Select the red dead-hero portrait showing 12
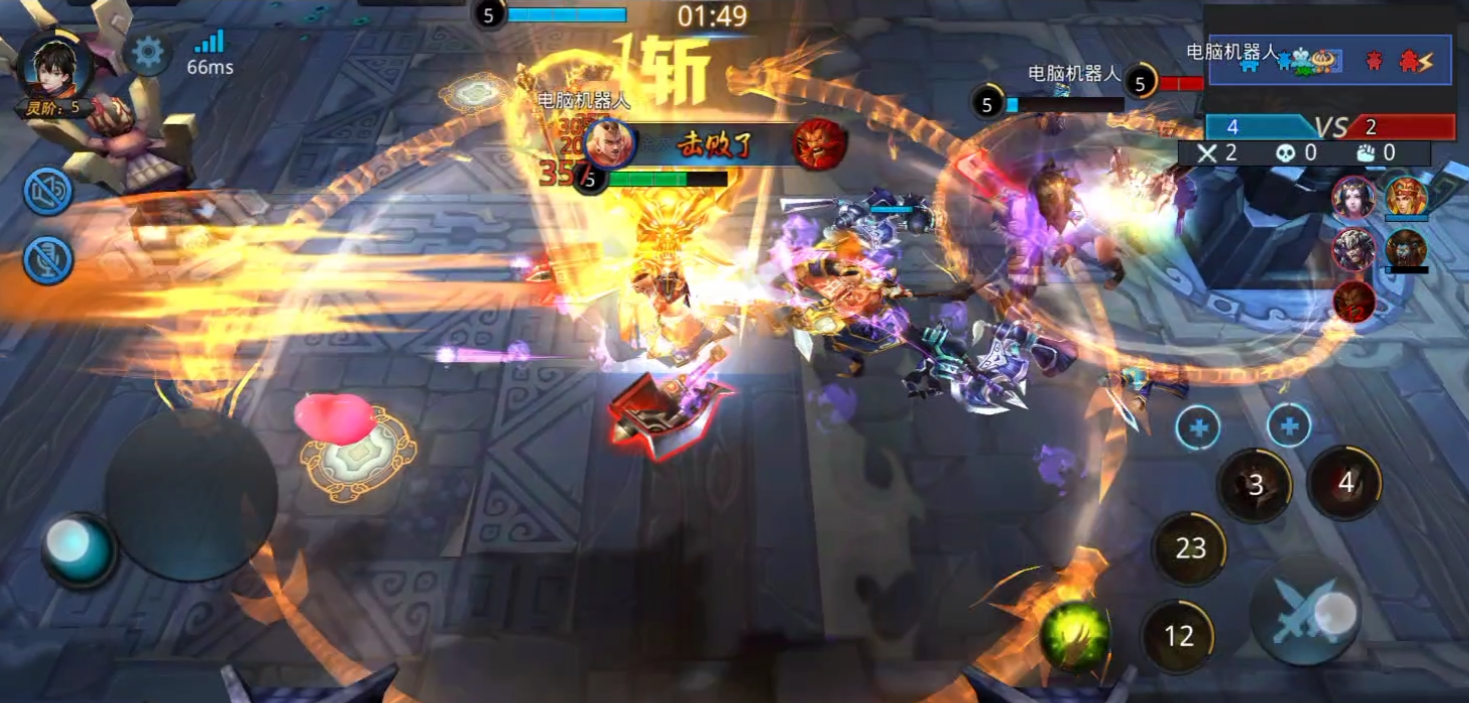 1354,300
